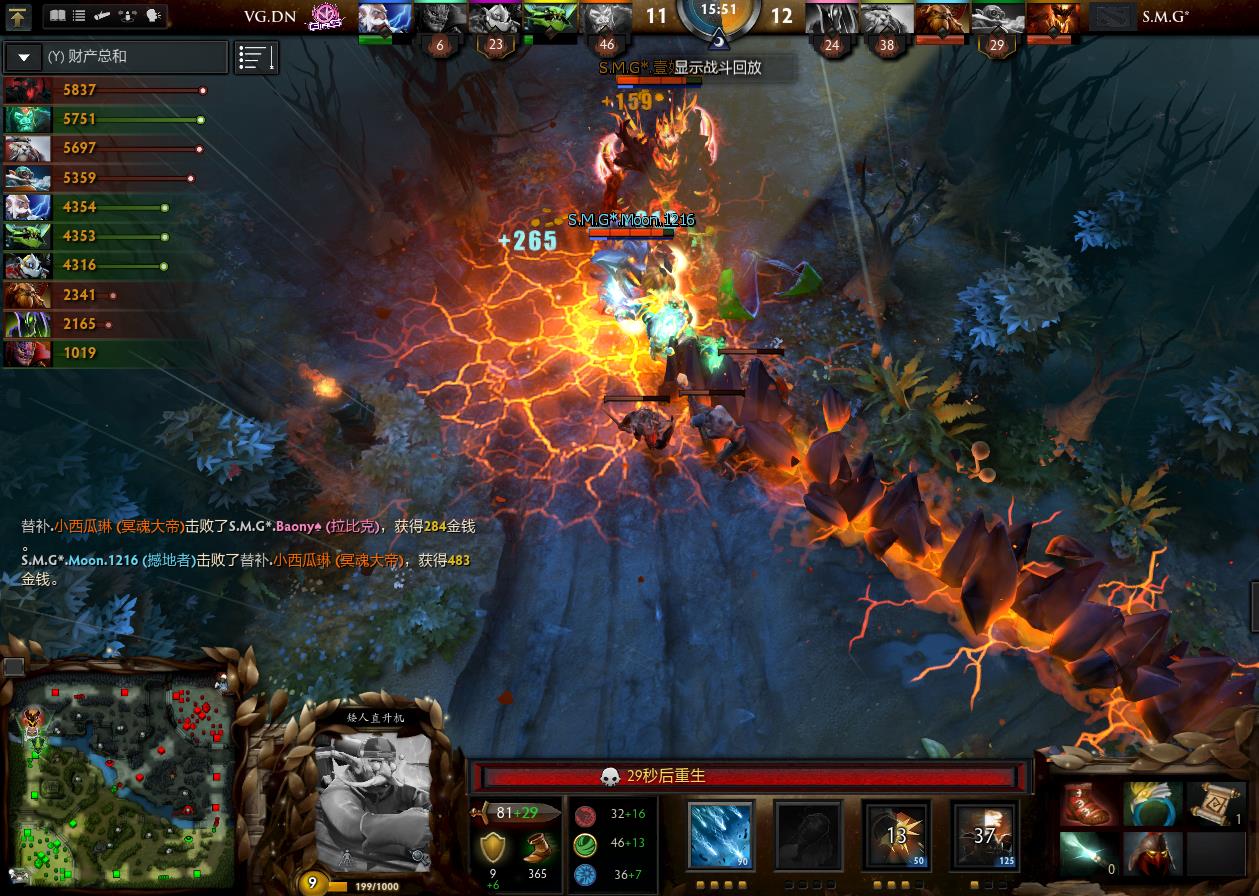The height and width of the screenshot is (896, 1259).
Task: Toggle the graph list view button
Action: point(256,57)
